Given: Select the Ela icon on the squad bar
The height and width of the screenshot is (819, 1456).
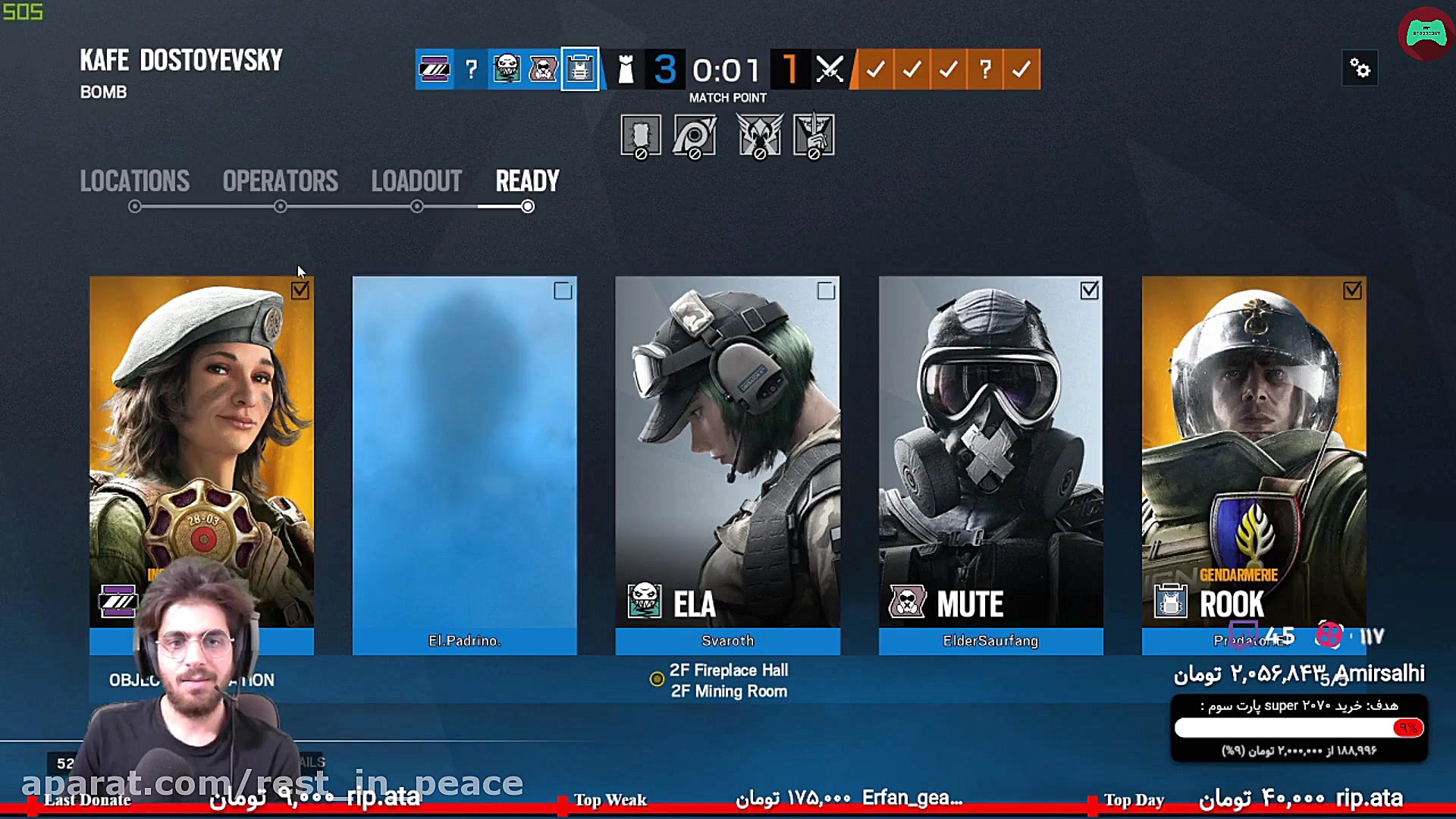Looking at the screenshot, I should [506, 69].
